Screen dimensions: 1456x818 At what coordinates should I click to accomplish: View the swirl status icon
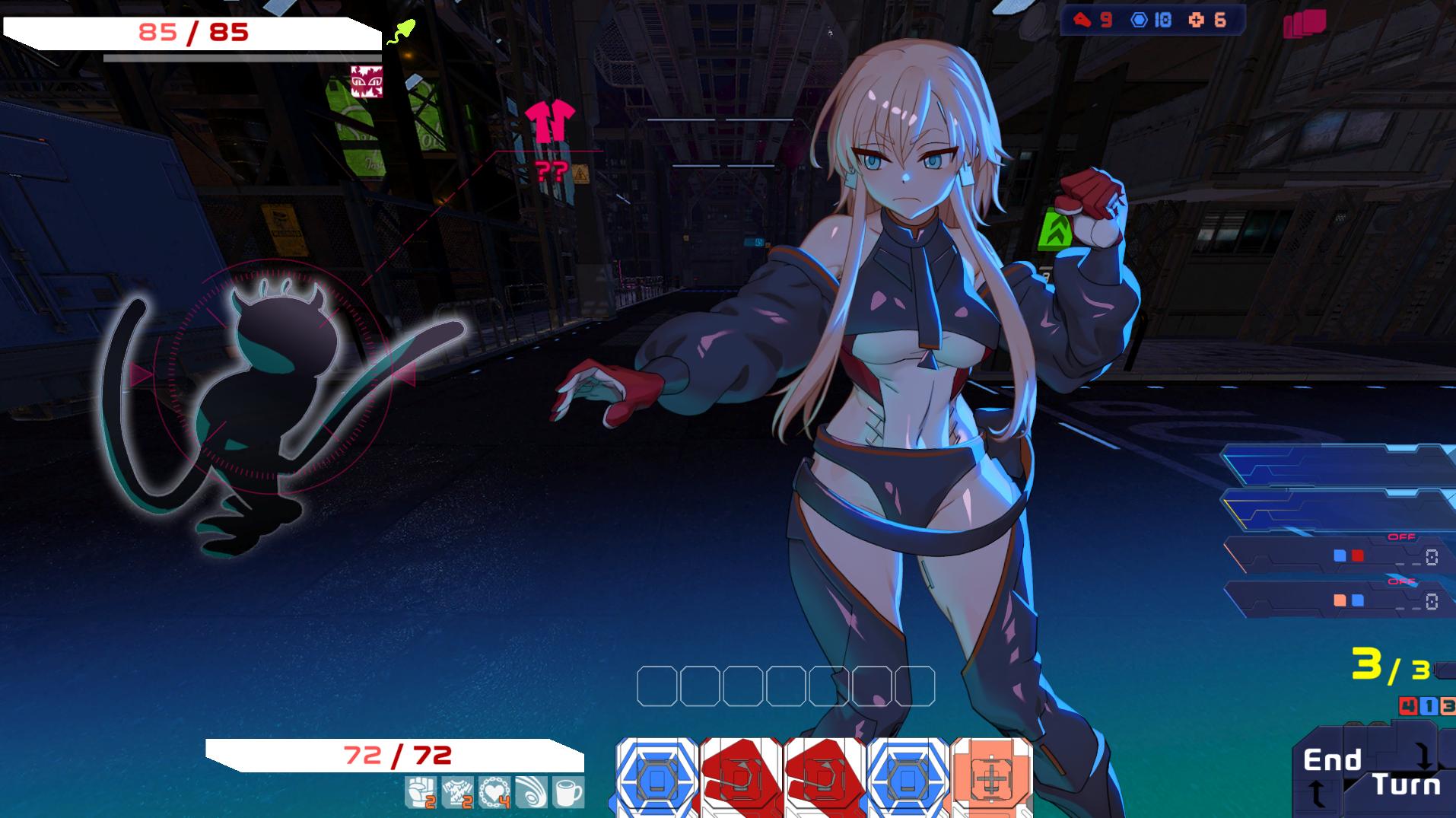click(531, 792)
